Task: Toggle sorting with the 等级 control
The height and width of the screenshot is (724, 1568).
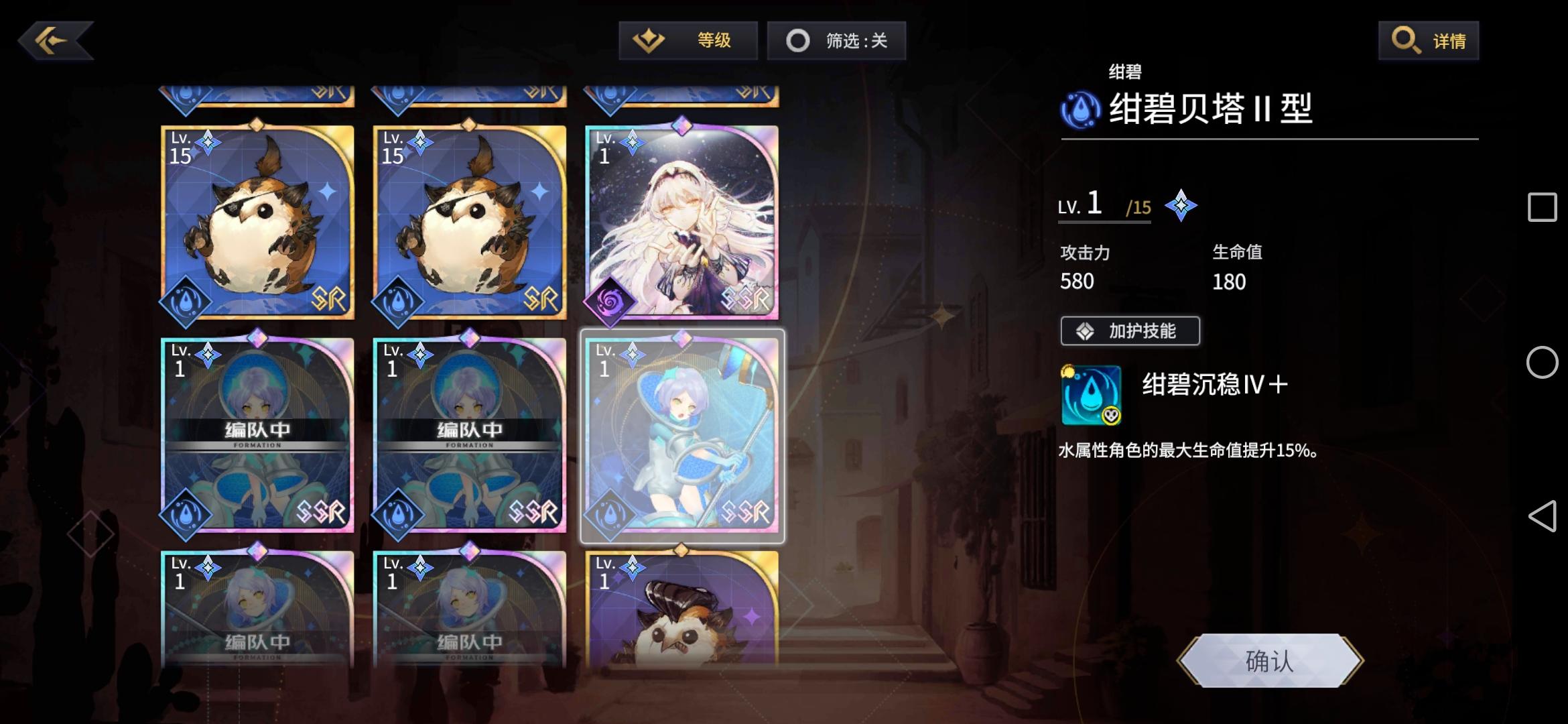Action: pyautogui.click(x=689, y=40)
